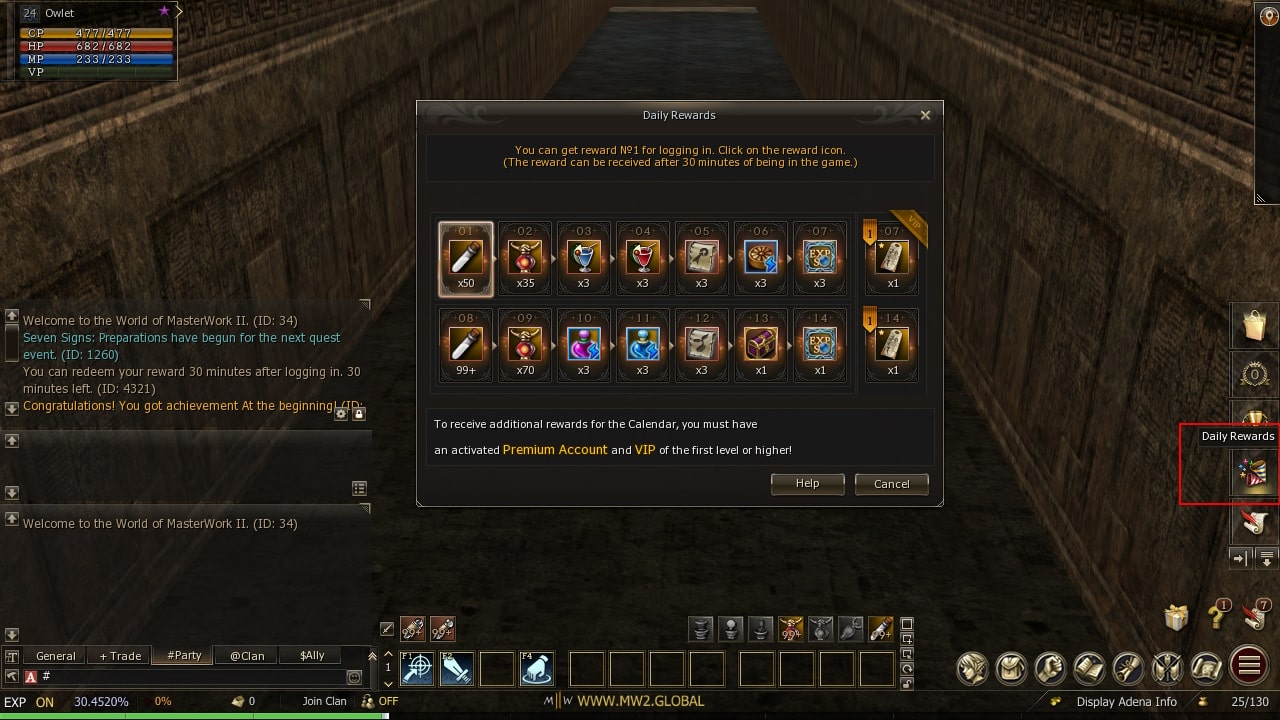
Task: Toggle the smiley emoticon button in chat
Action: pos(355,676)
